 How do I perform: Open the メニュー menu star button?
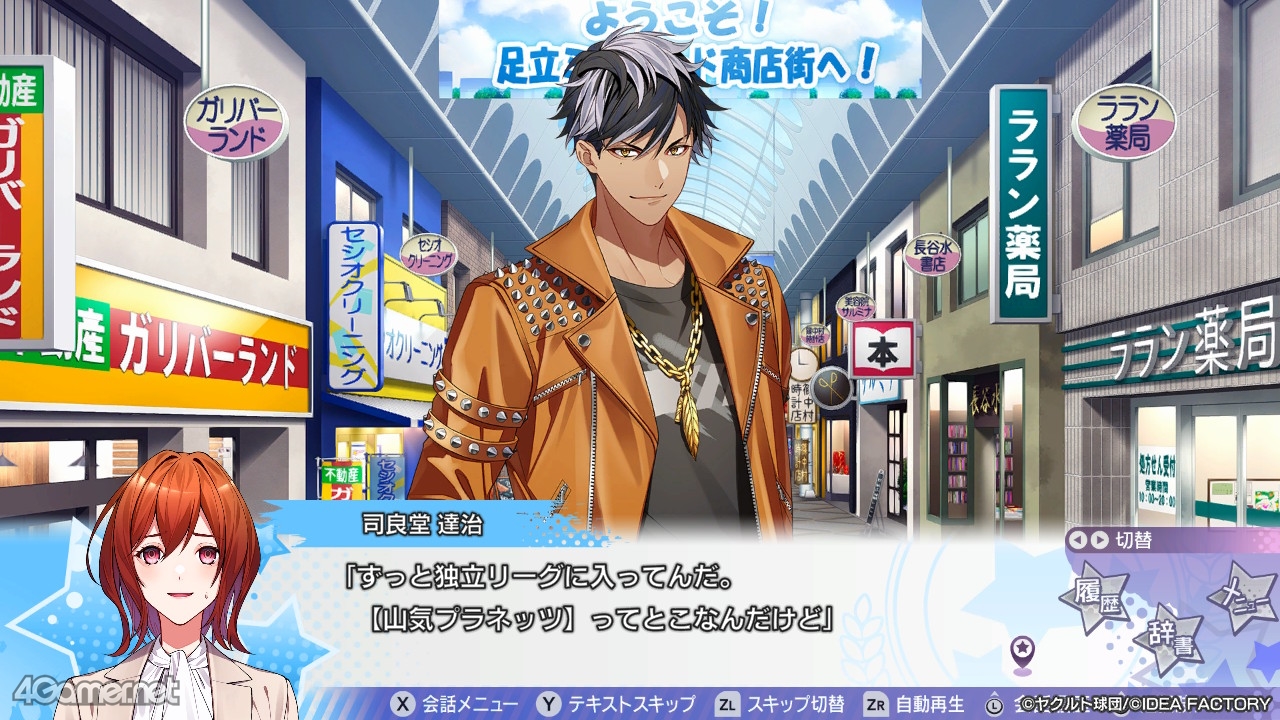[1243, 598]
